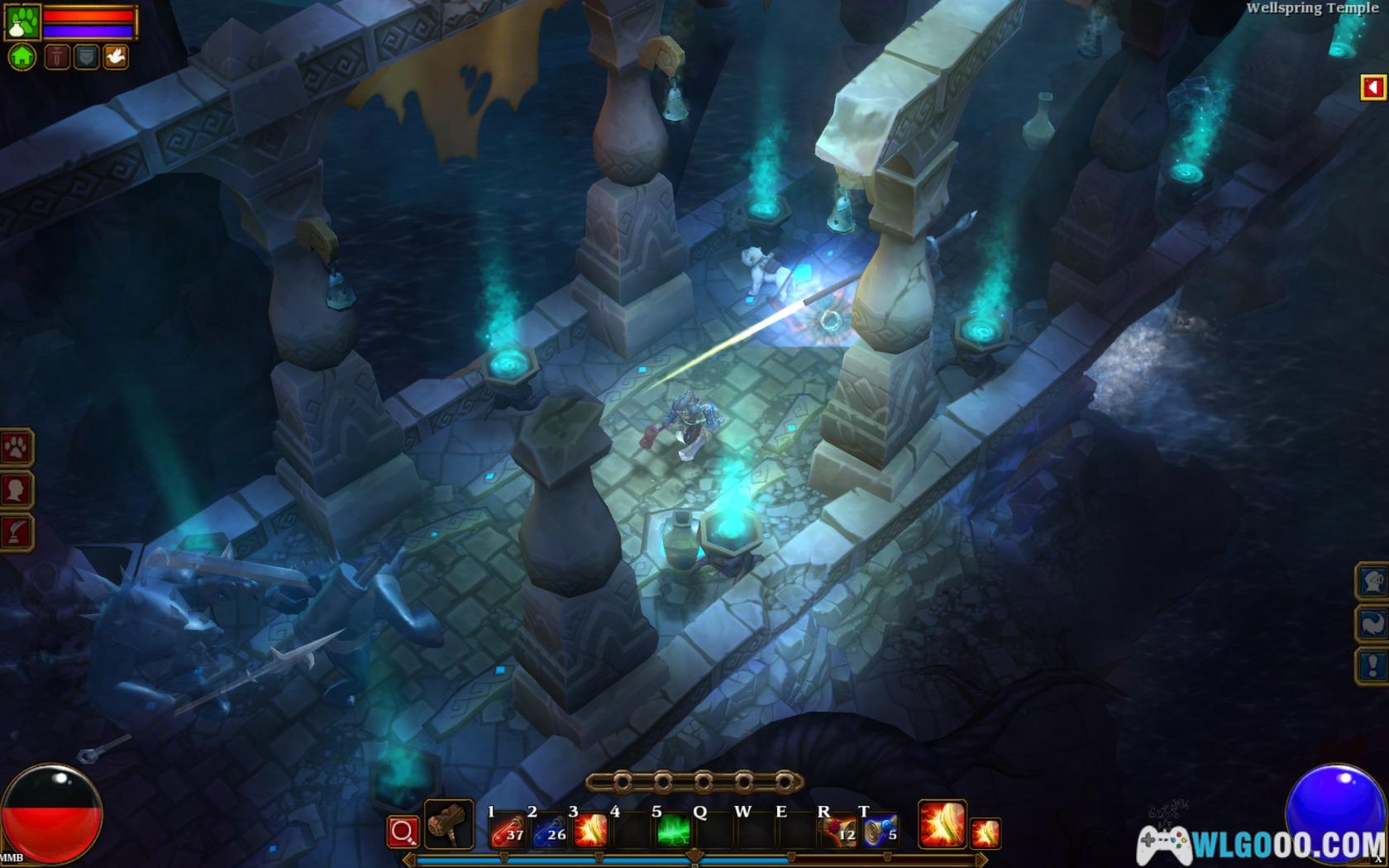
Task: Open the character head panel
Action: pyautogui.click(x=17, y=489)
